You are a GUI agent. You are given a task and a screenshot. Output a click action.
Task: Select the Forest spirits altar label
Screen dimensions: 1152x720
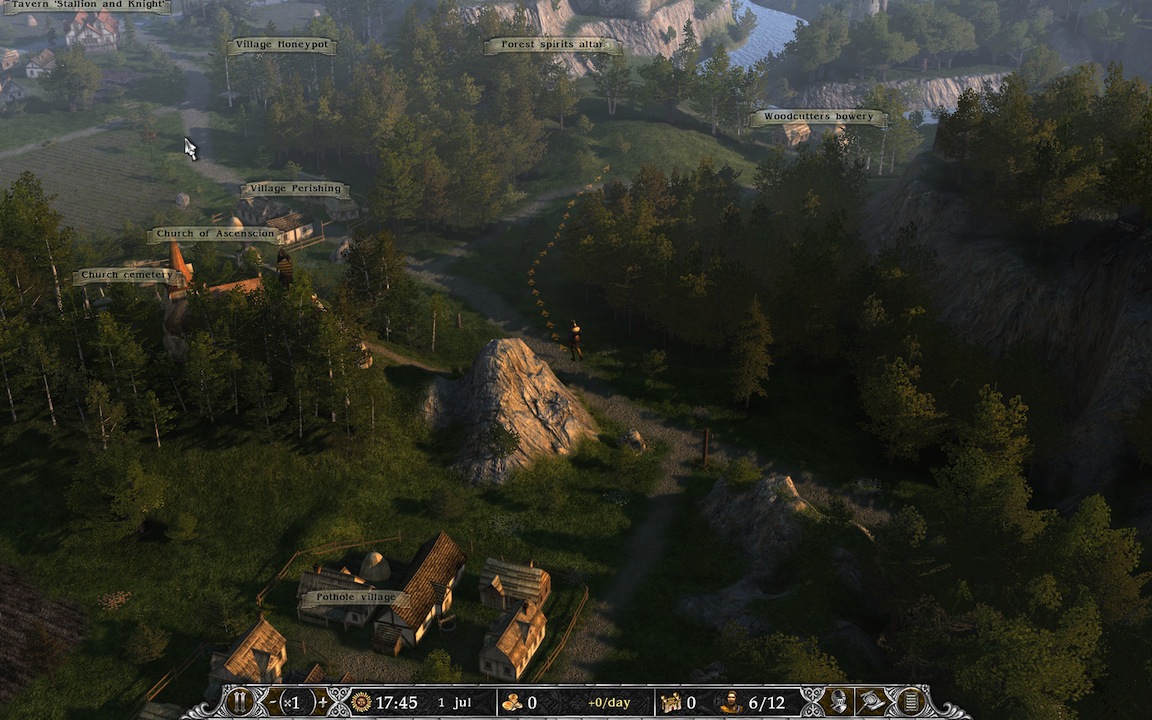pos(552,45)
